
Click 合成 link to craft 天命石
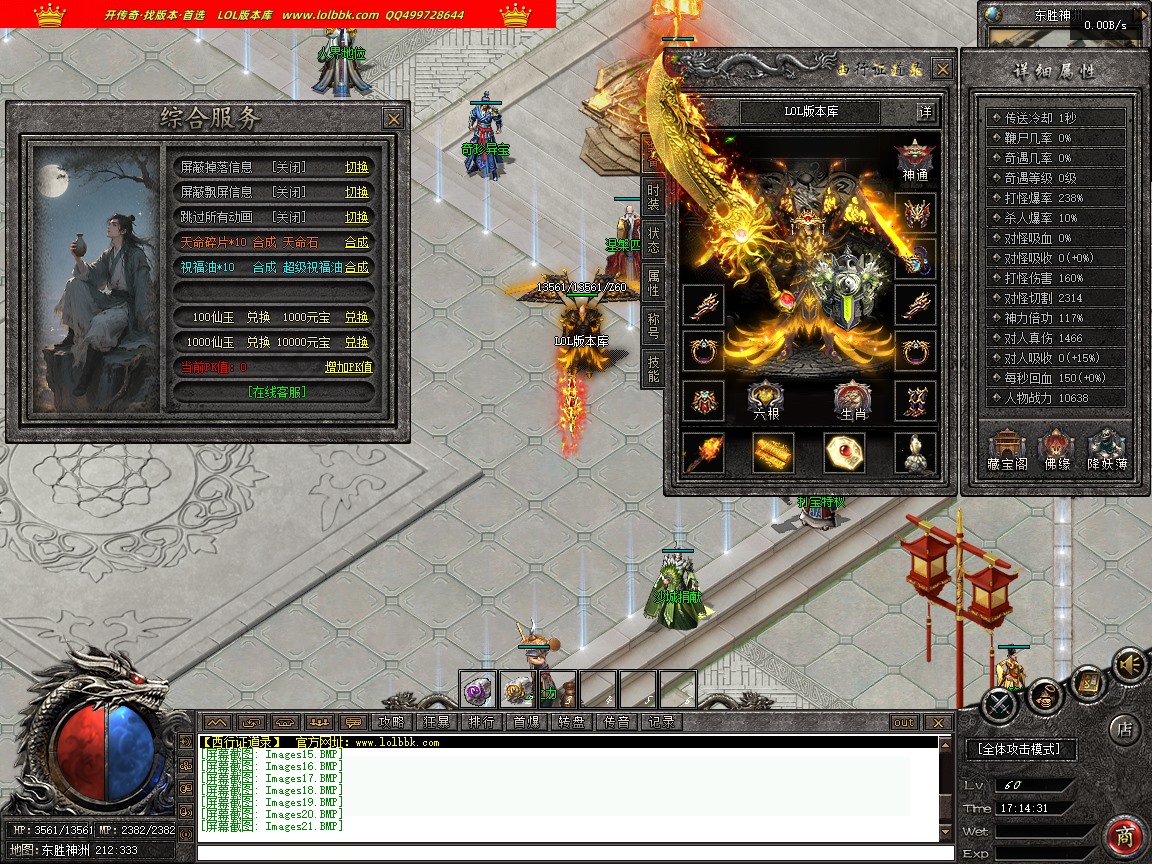pos(356,242)
